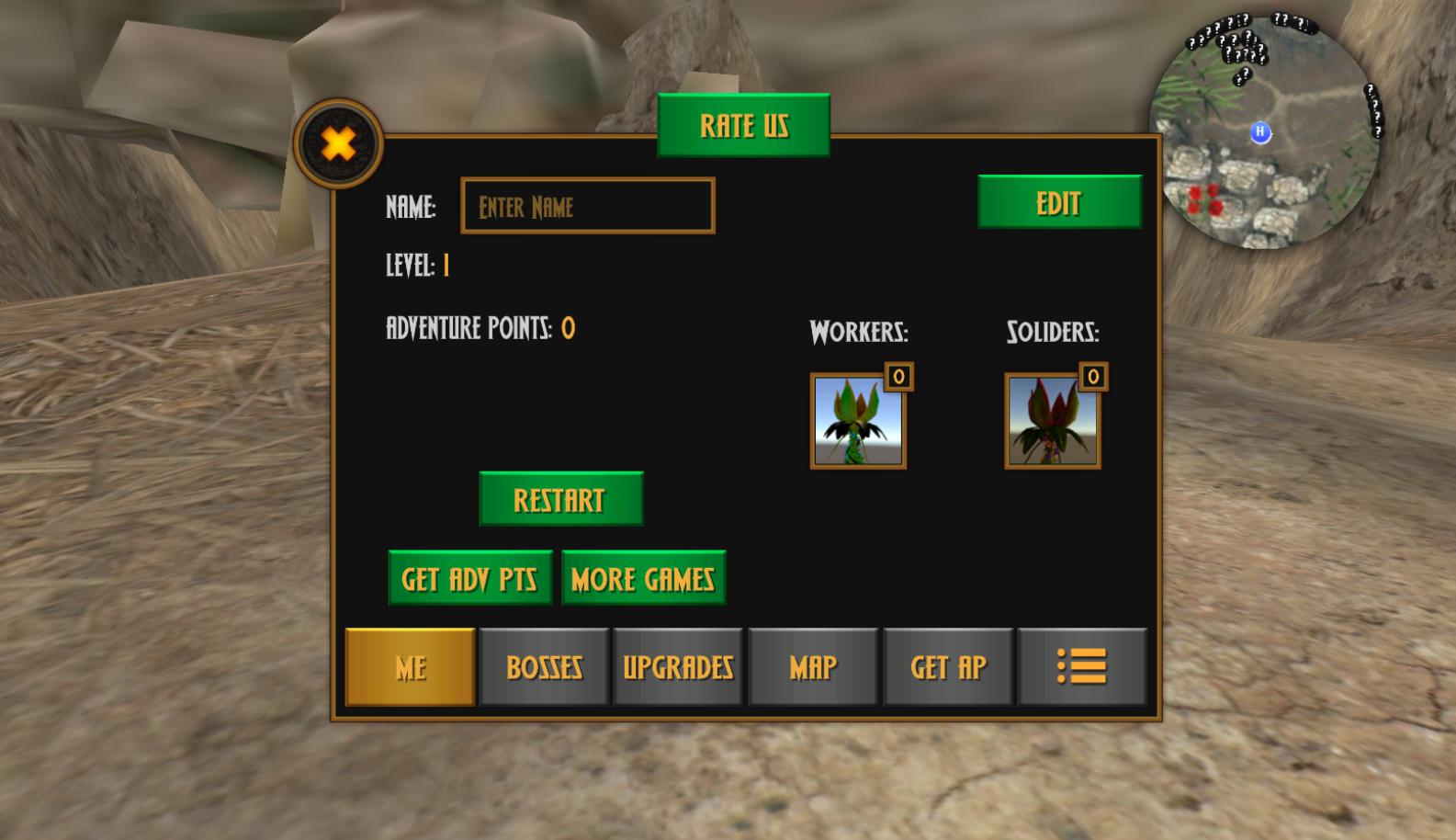Open the list menu icon tab
Image resolution: width=1456 pixels, height=840 pixels.
pyautogui.click(x=1082, y=667)
